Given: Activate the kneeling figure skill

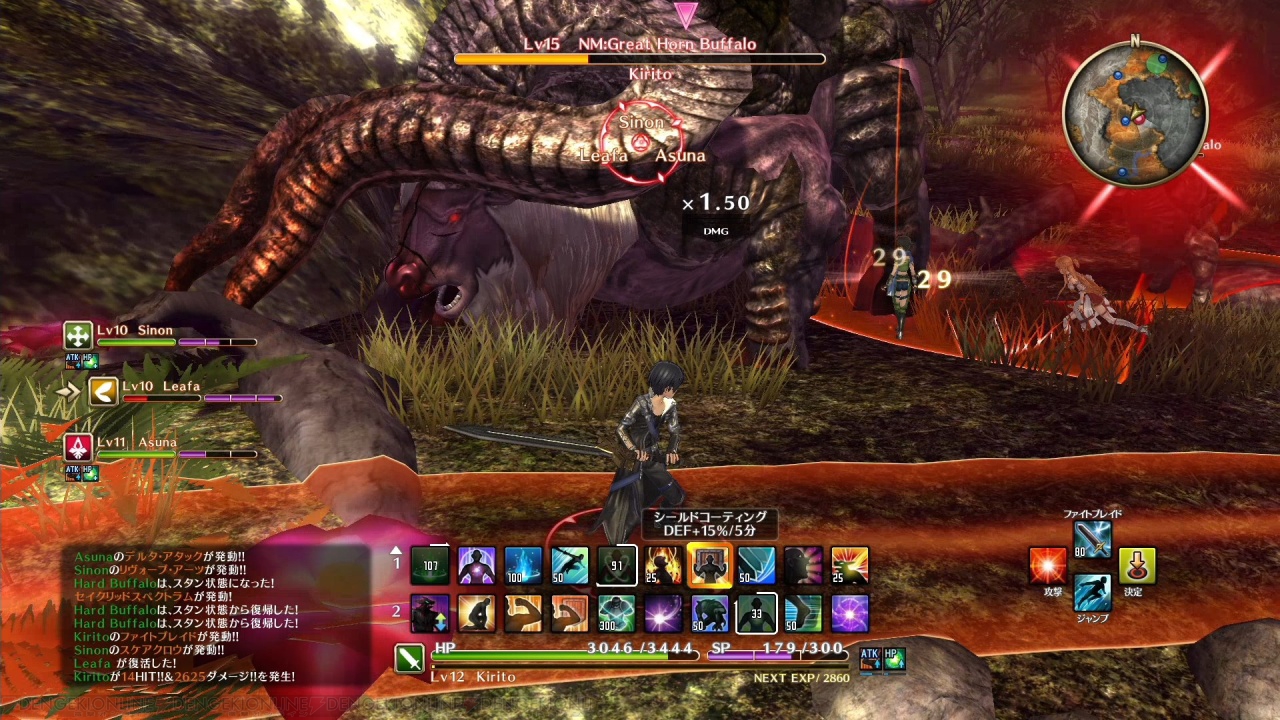Looking at the screenshot, I should tap(476, 613).
